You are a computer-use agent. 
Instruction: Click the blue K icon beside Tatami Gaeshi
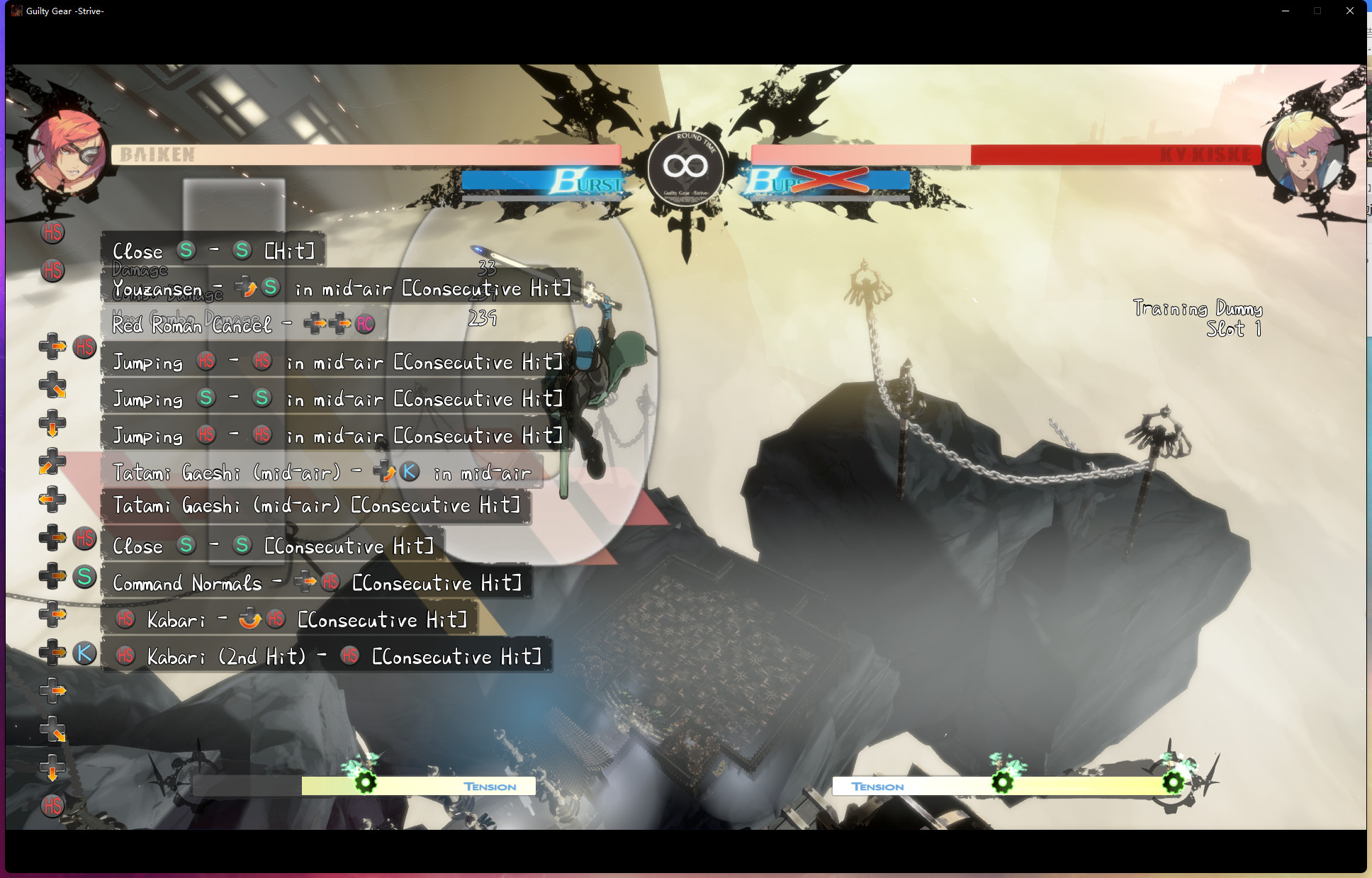point(411,471)
